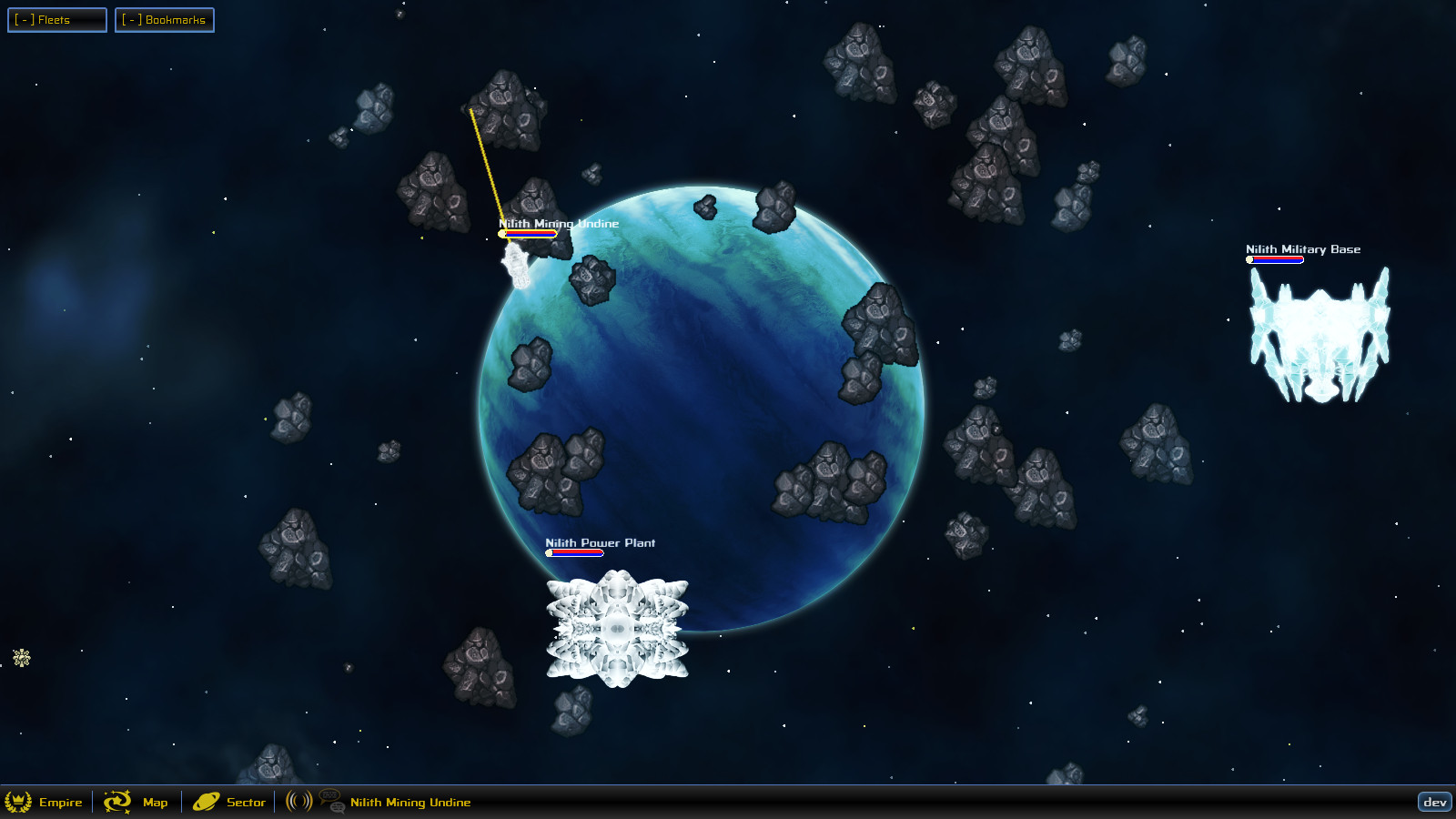Viewport: 1456px width, 819px height.
Task: Click the small yellow starburst icon on the left edge
Action: (x=20, y=657)
